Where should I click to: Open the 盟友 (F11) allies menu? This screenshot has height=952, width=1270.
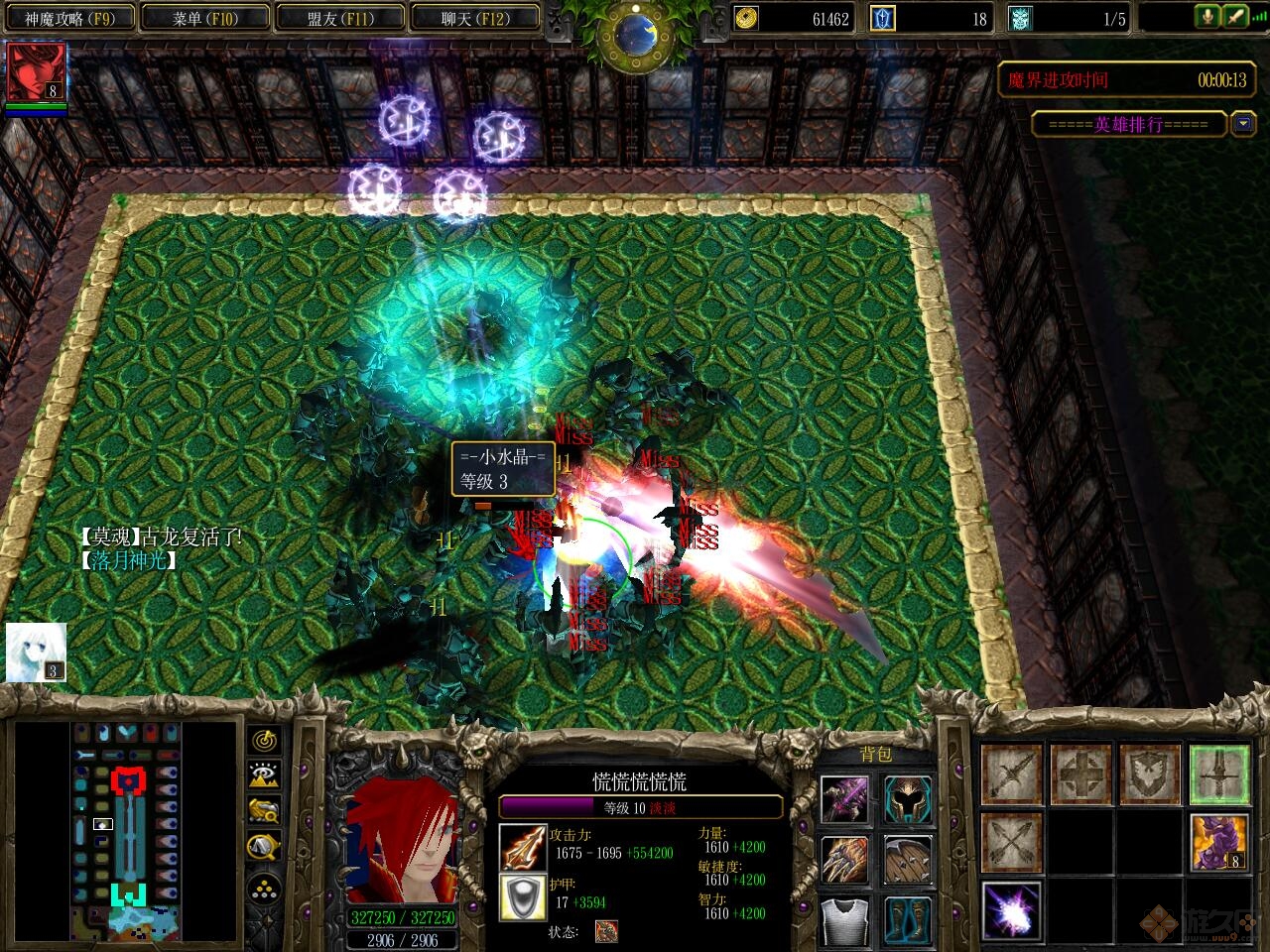pos(340,18)
